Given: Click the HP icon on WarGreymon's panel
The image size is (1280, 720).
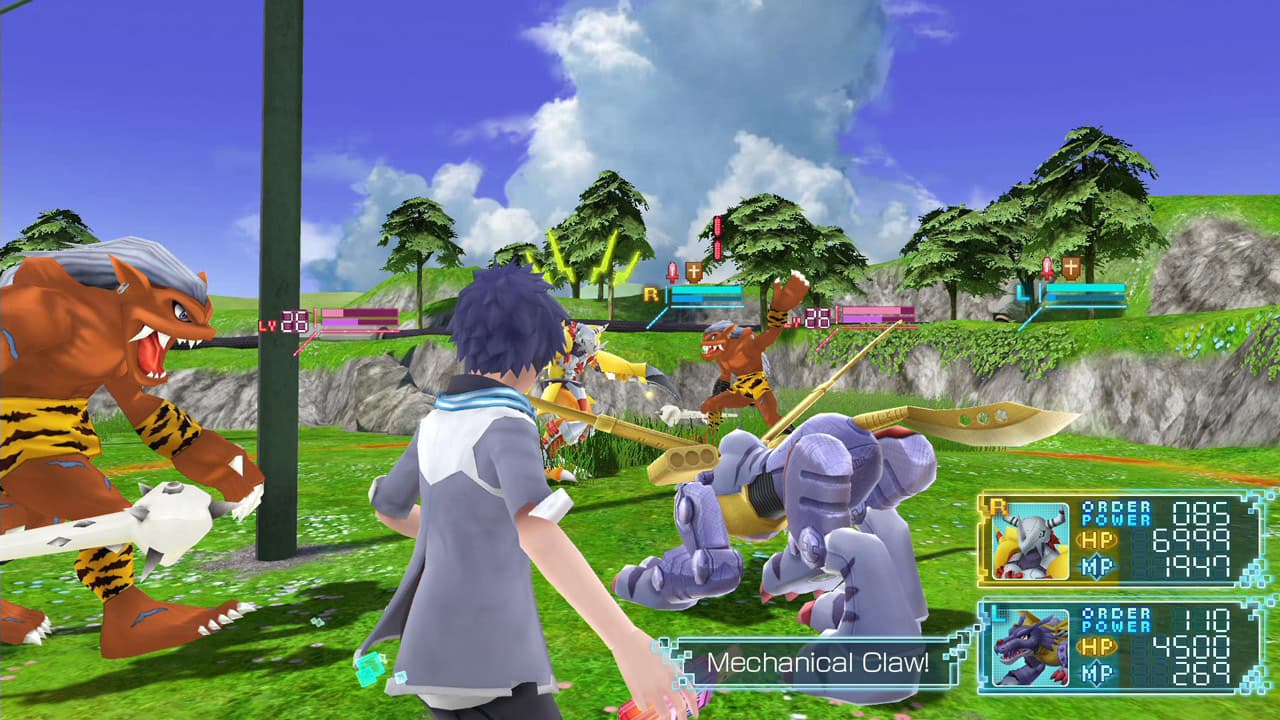Looking at the screenshot, I should (x=1097, y=540).
